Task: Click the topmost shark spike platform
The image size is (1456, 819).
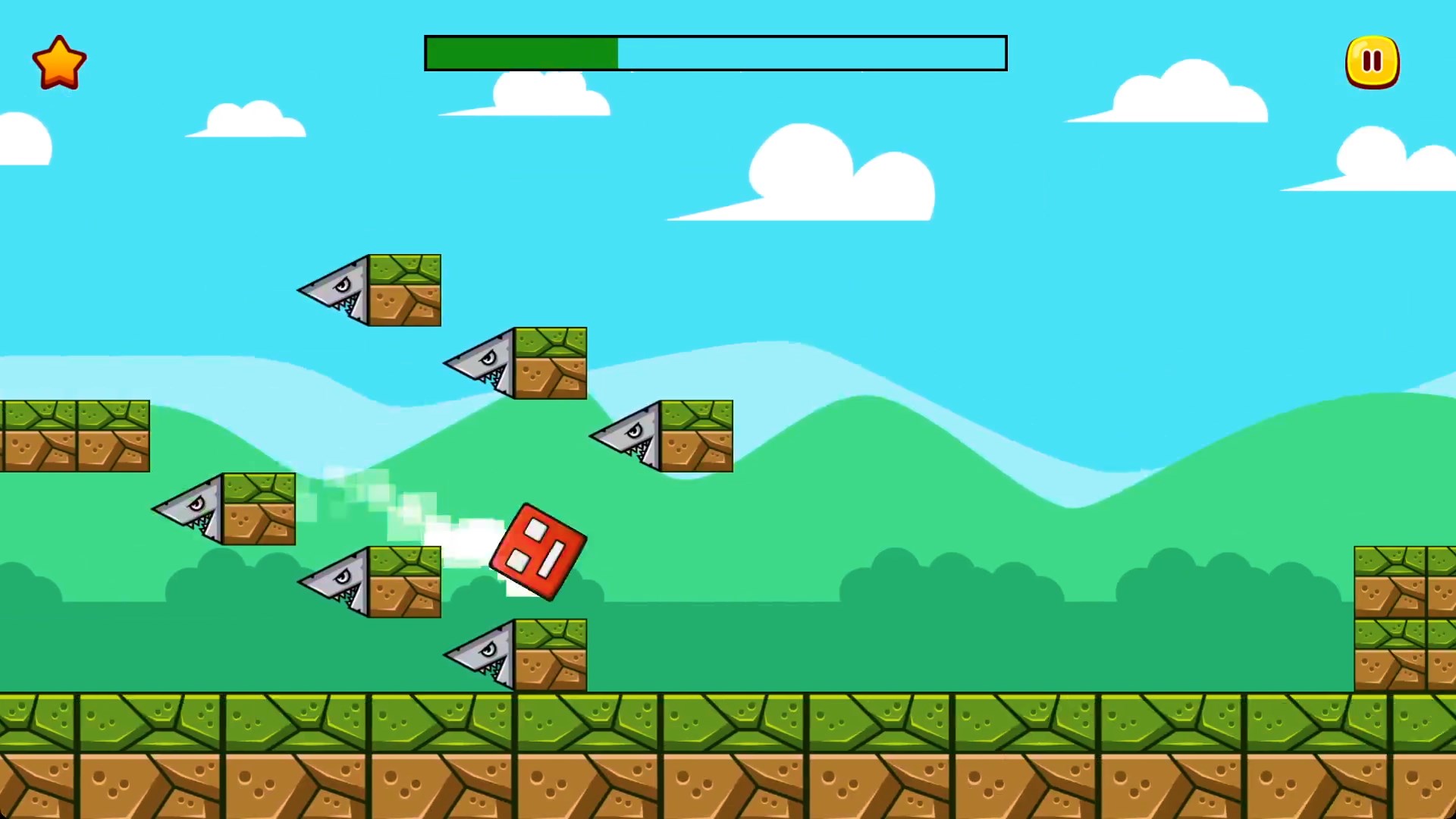Action: (x=369, y=290)
